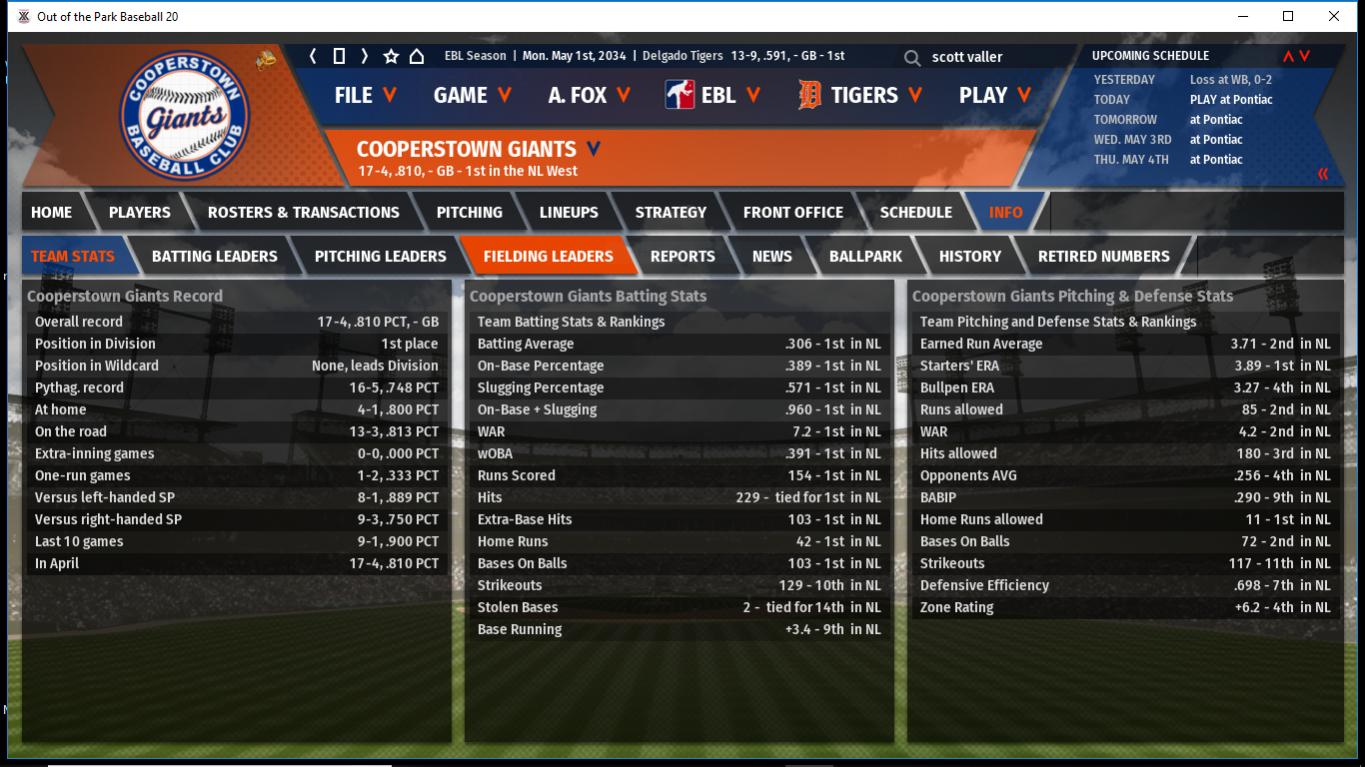Viewport: 1365px width, 767px height.
Task: Go to the PITCHING tab
Action: [469, 212]
